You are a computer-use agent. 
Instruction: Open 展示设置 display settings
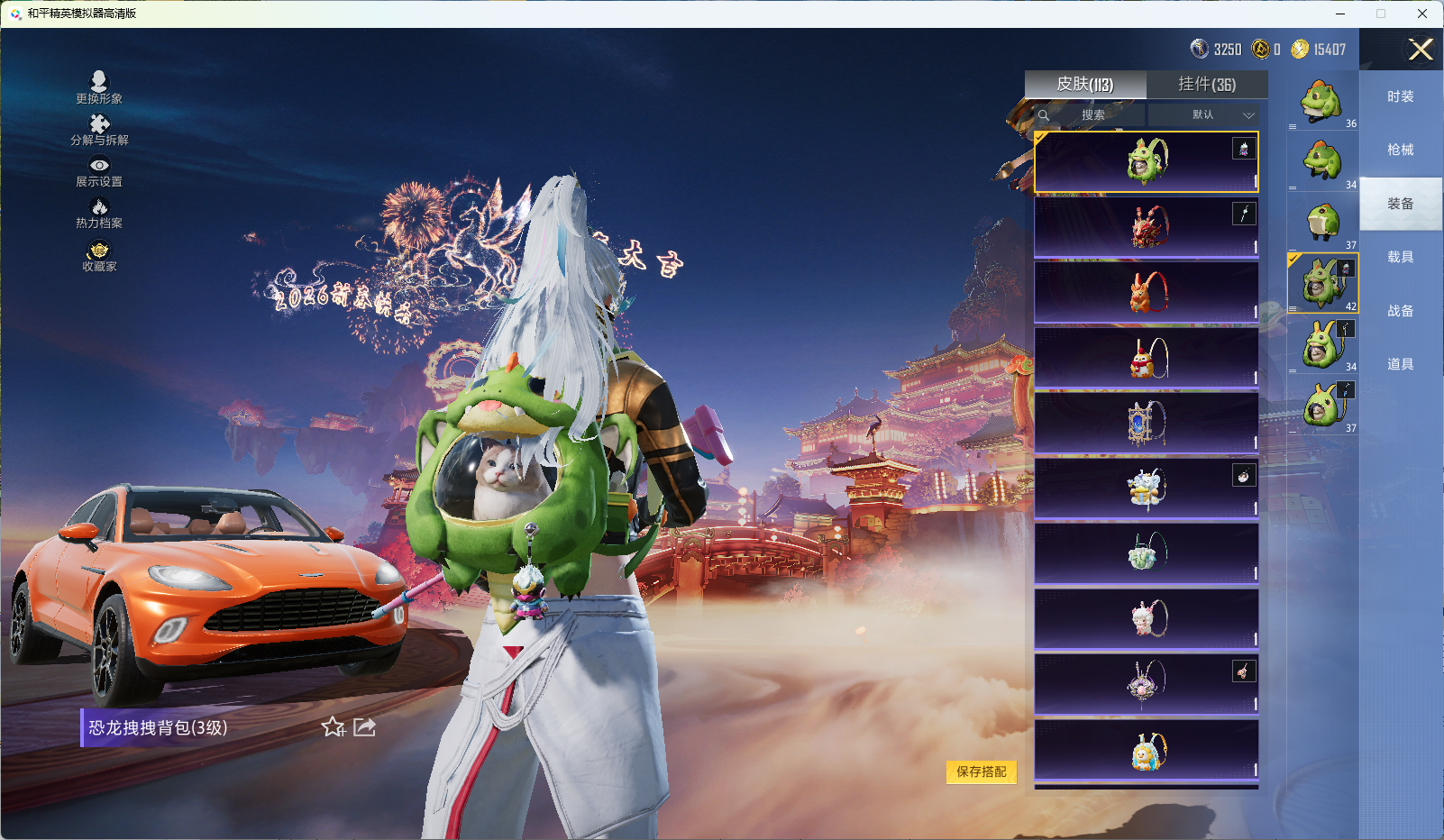(99, 171)
